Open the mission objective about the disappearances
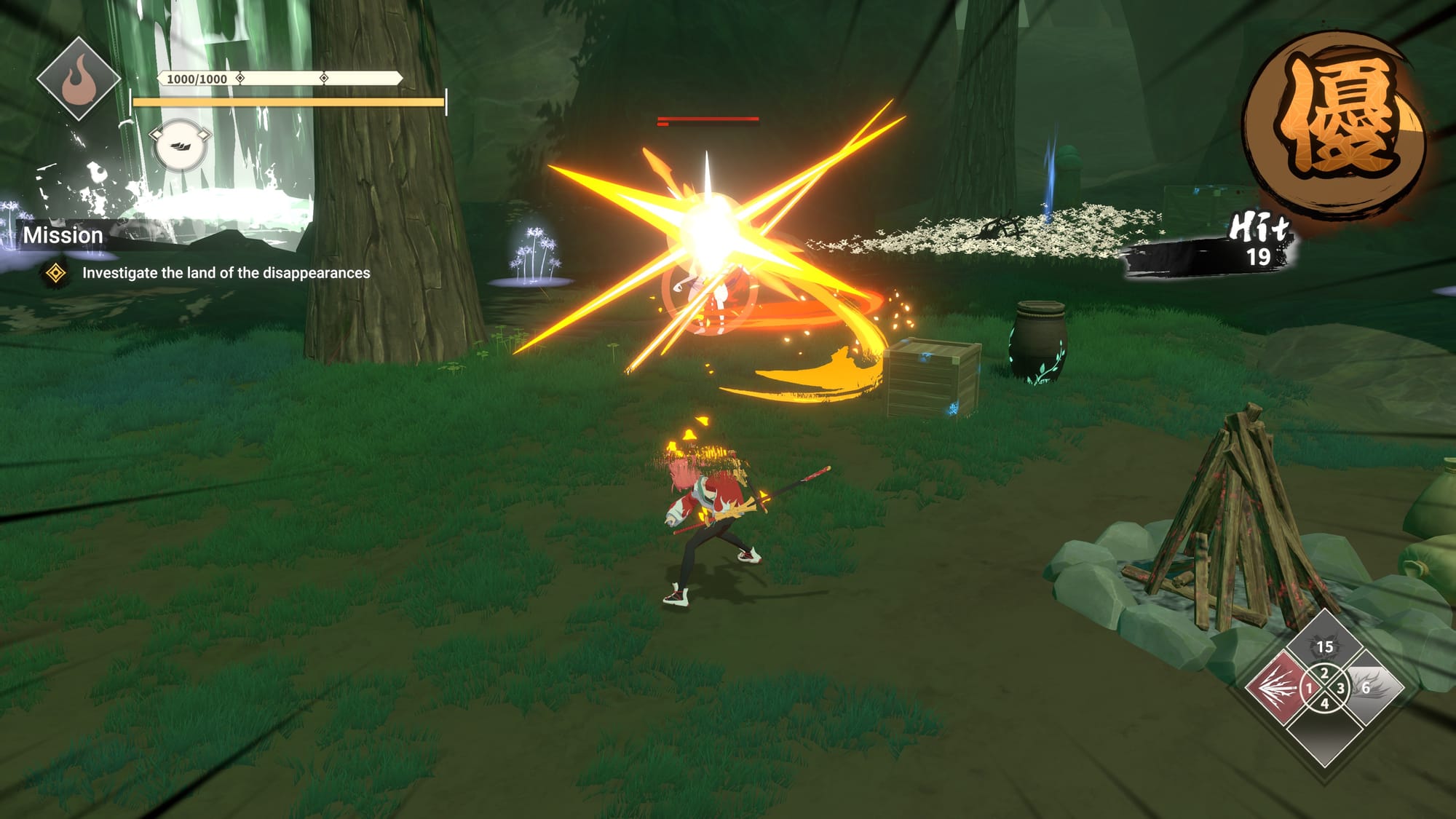Screen dimensions: 1456x819 (226, 273)
